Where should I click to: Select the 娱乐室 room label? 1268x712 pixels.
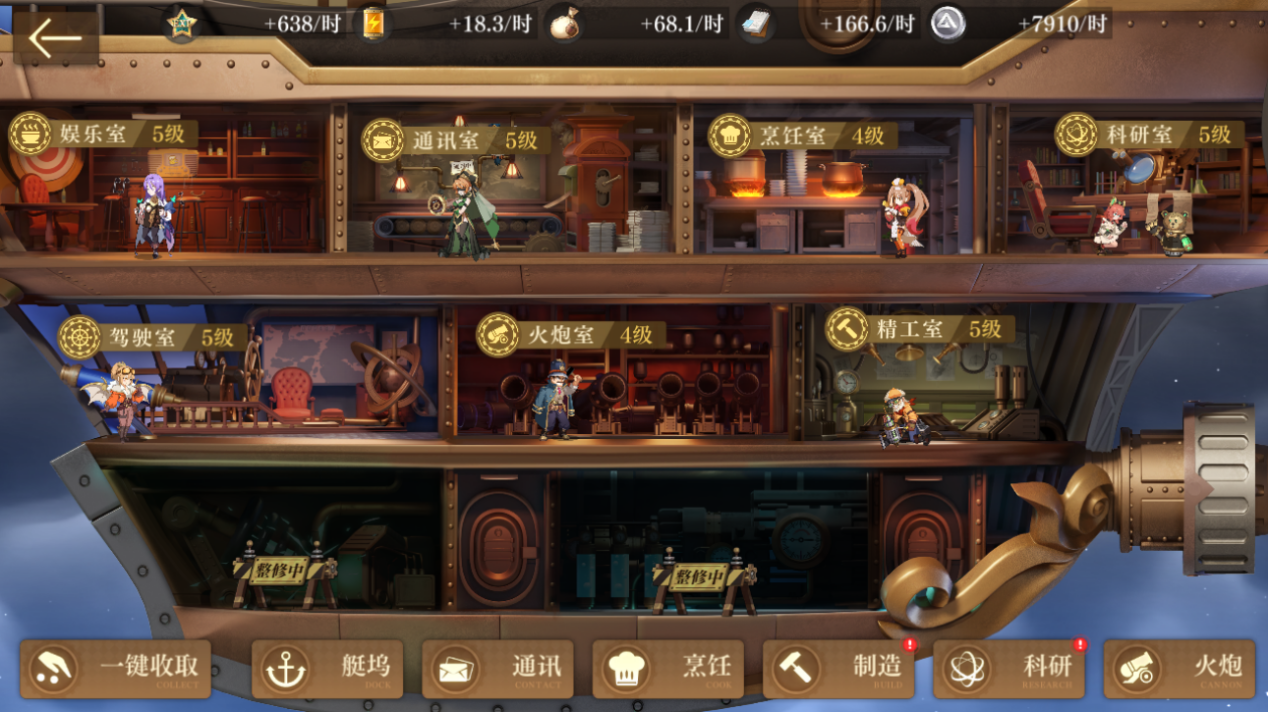103,134
